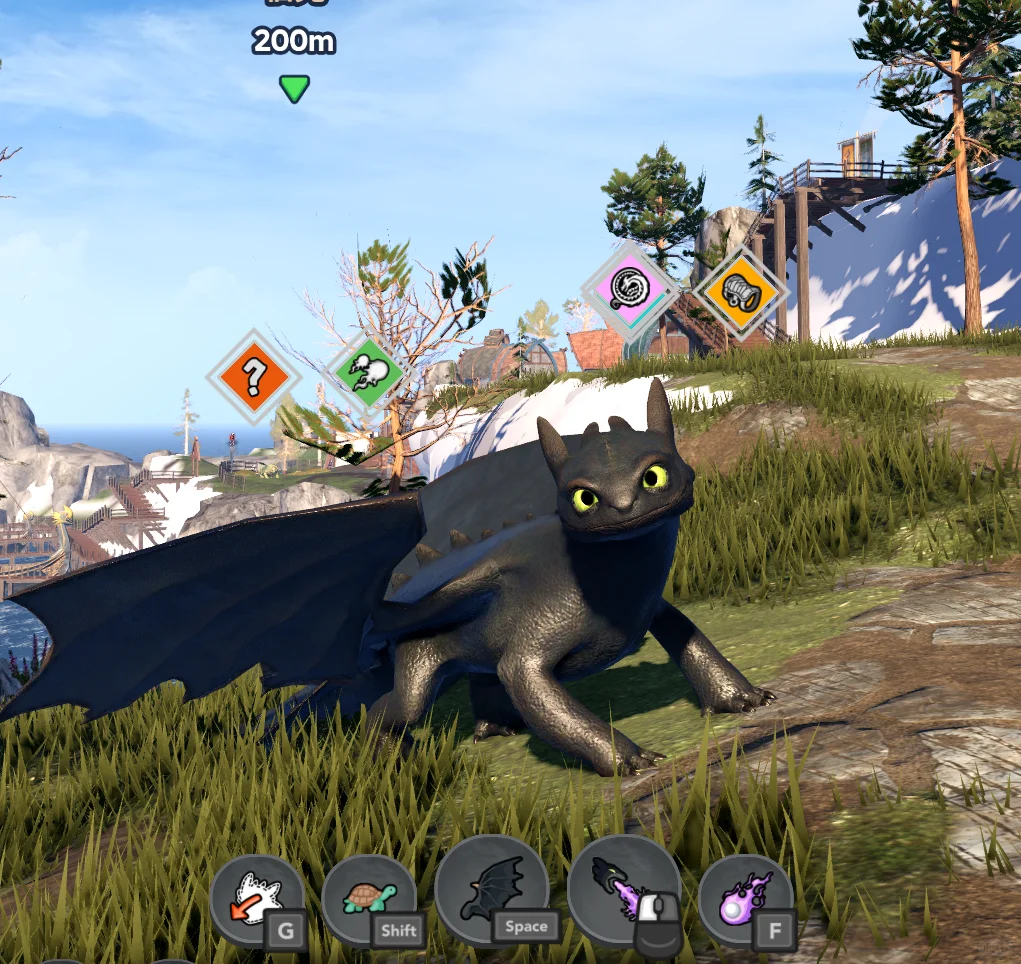
Task: Select the orange question mark marker
Action: coord(253,377)
